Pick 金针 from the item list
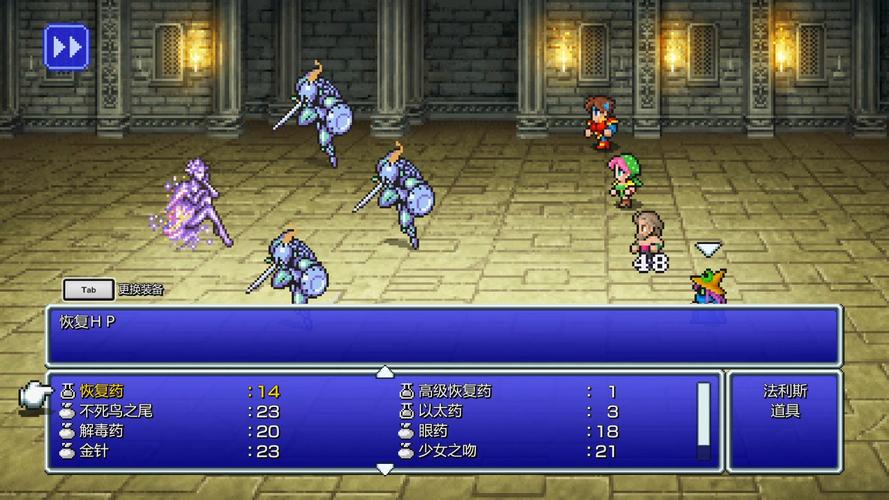This screenshot has height=500, width=889. (x=95, y=451)
